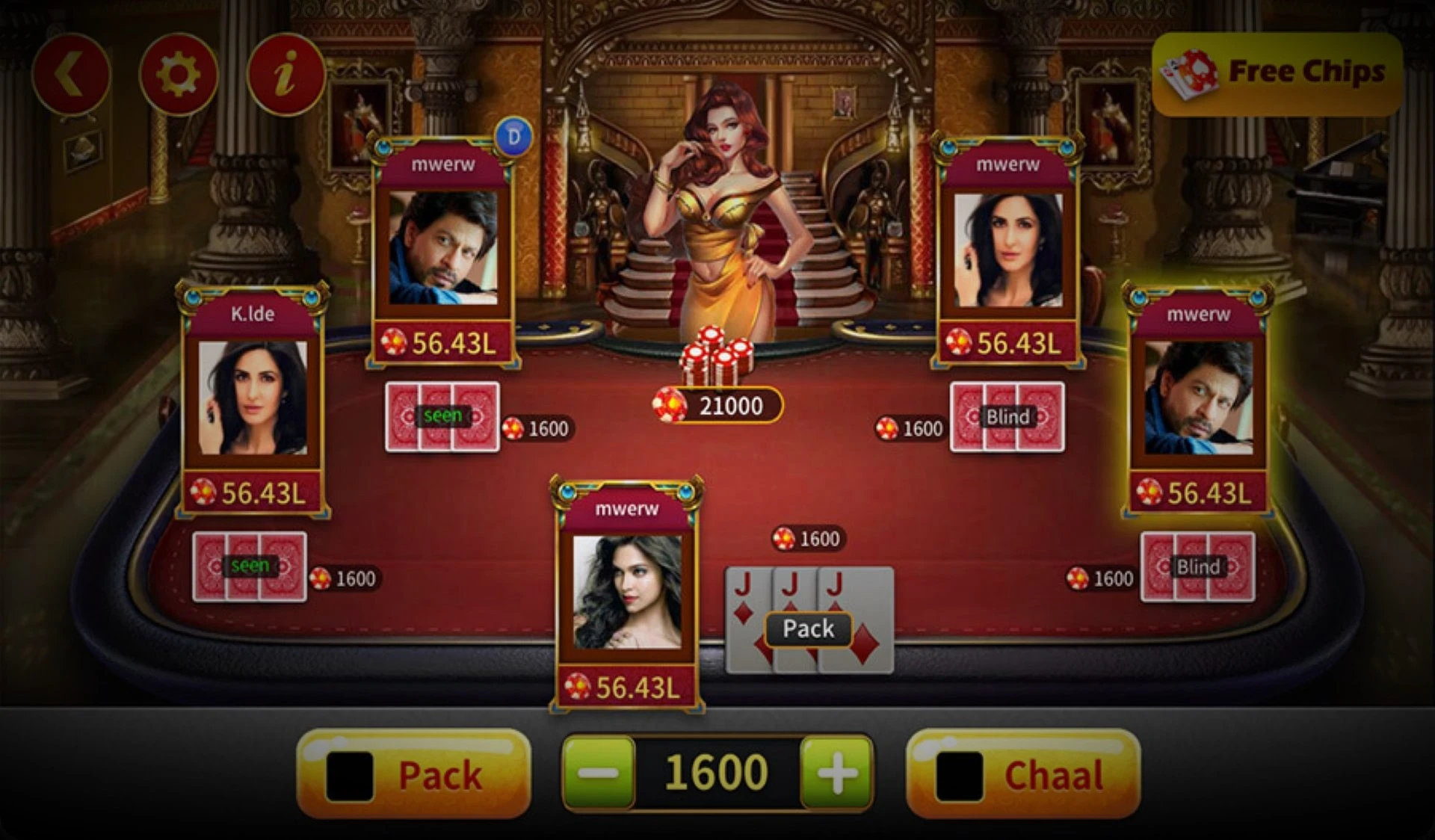Tap the 'Pack' label over the three Jacks

[807, 629]
